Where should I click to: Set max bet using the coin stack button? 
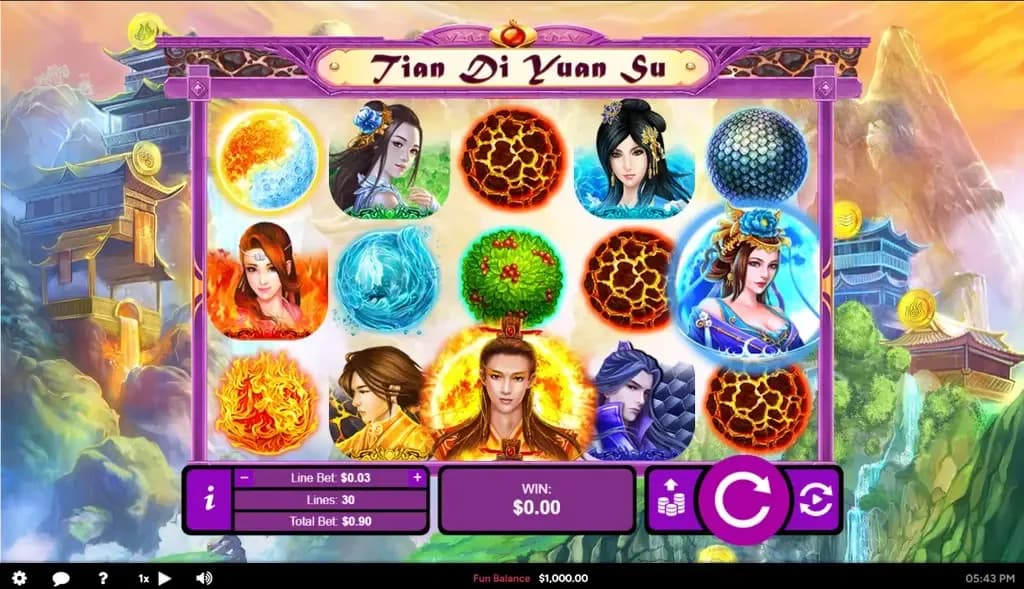pos(670,500)
